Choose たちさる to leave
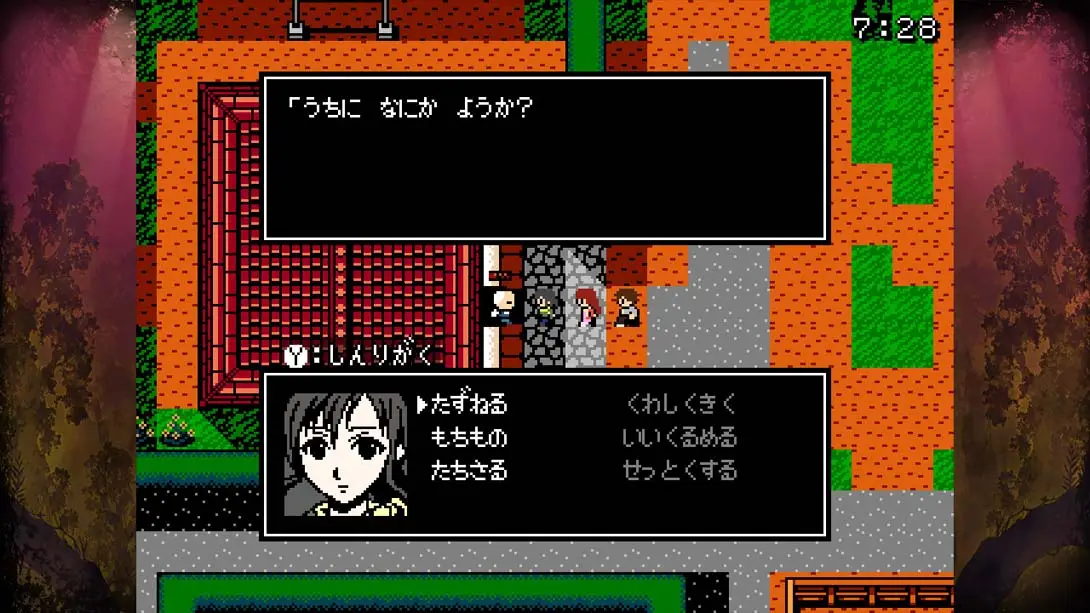The width and height of the screenshot is (1090, 613). [x=468, y=470]
